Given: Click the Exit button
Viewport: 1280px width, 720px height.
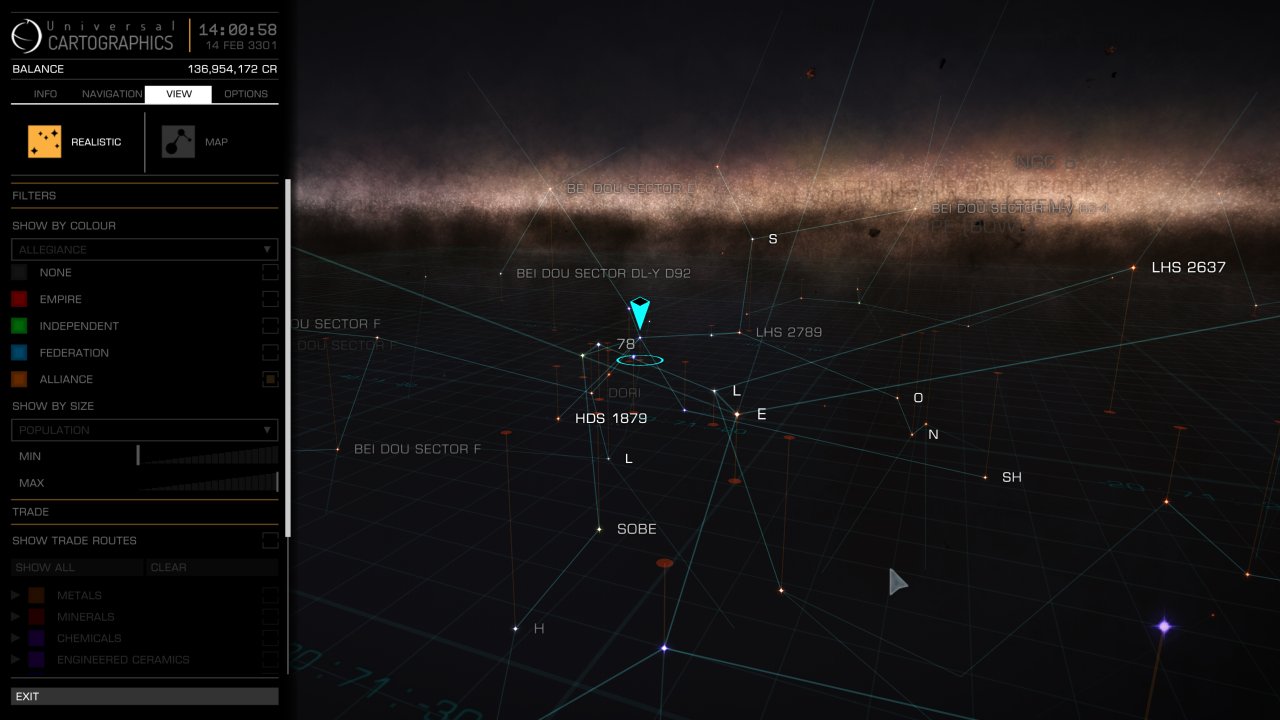Looking at the screenshot, I should pos(144,696).
